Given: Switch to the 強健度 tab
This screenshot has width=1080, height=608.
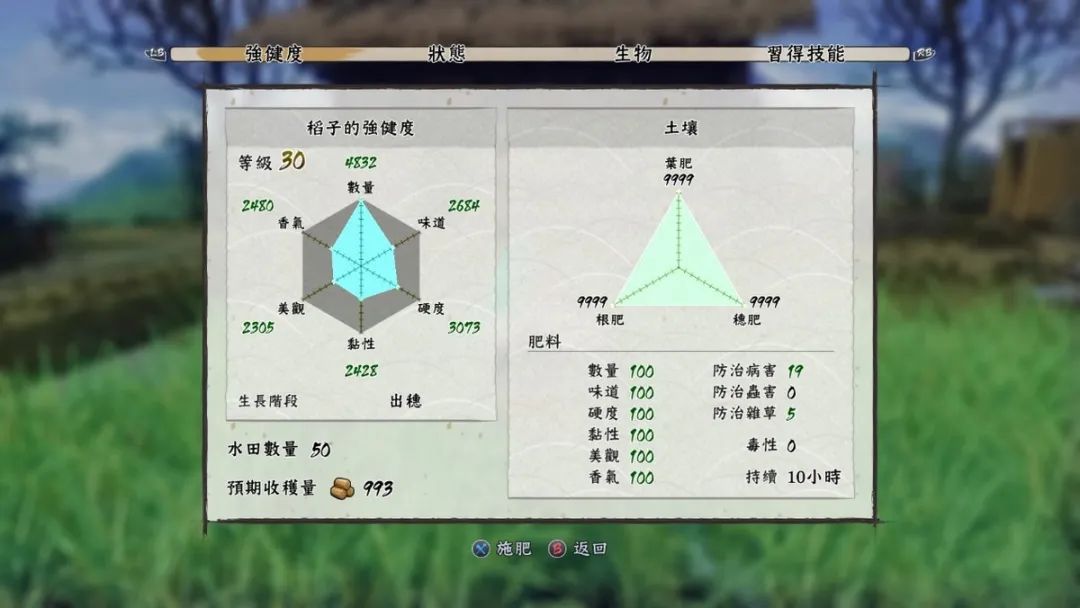Looking at the screenshot, I should point(273,54).
